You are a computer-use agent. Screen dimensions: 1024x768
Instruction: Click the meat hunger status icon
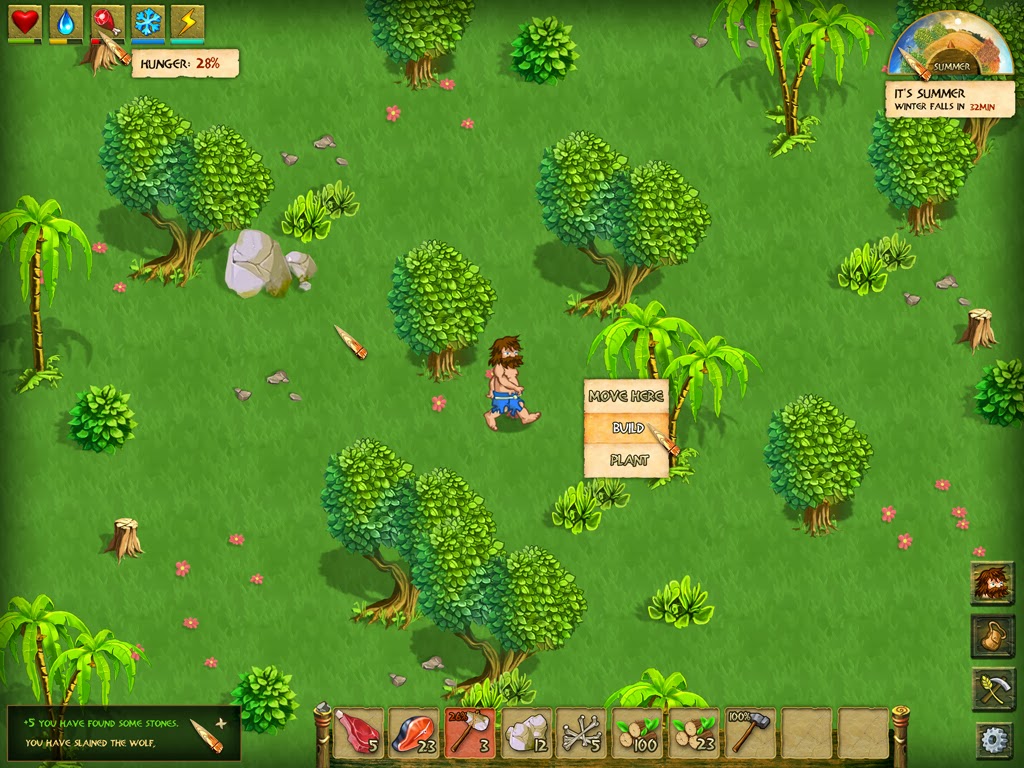pos(107,22)
